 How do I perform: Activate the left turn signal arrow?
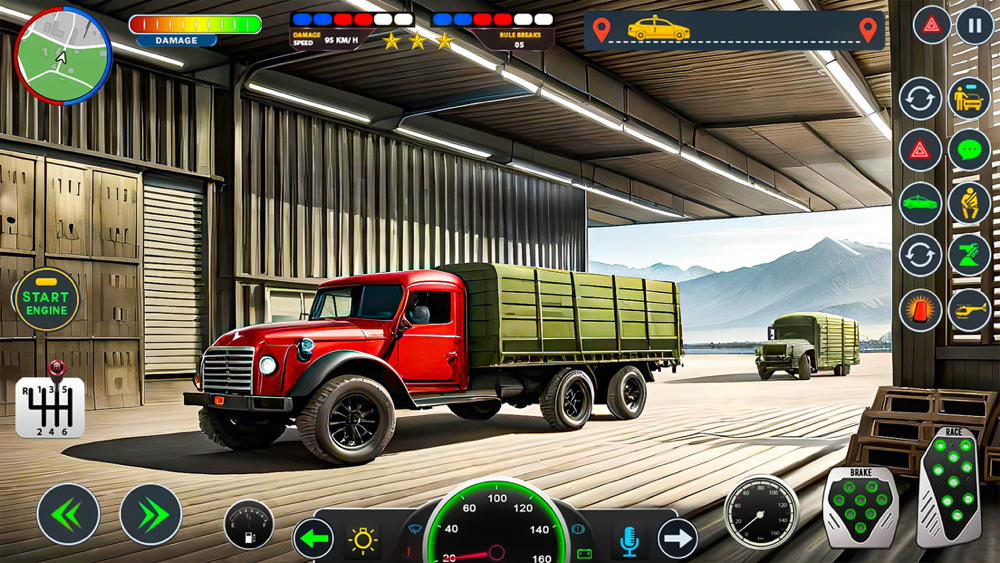313,540
